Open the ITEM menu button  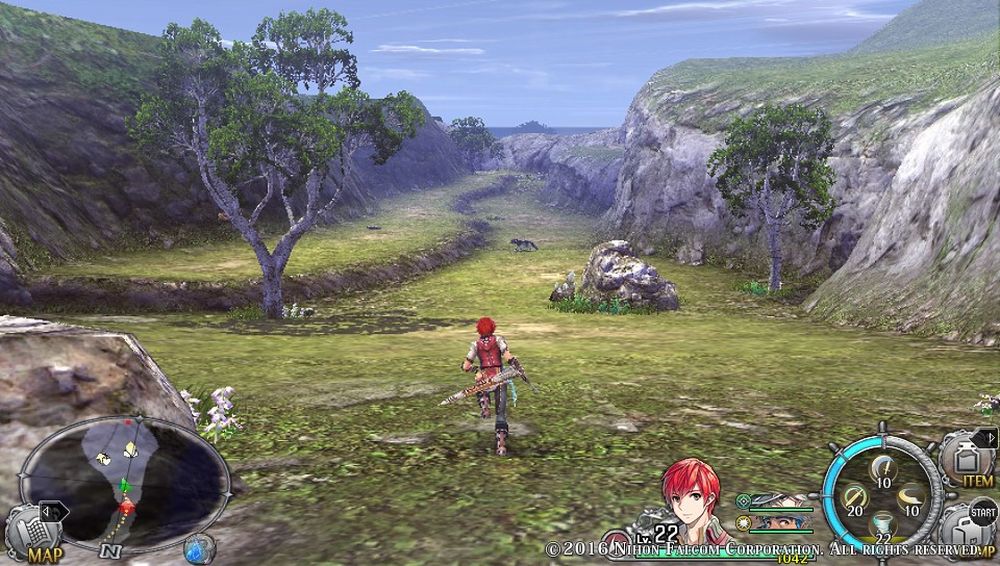[967, 460]
